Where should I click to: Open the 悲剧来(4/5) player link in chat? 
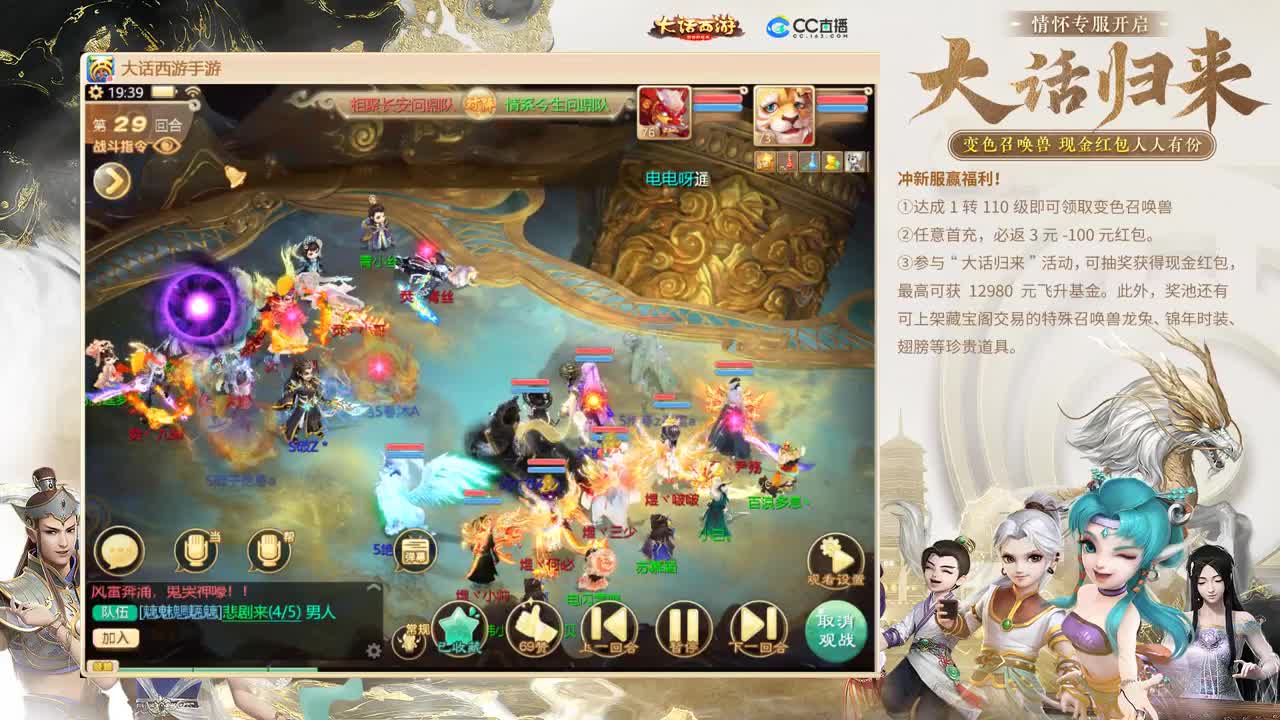[x=249, y=614]
